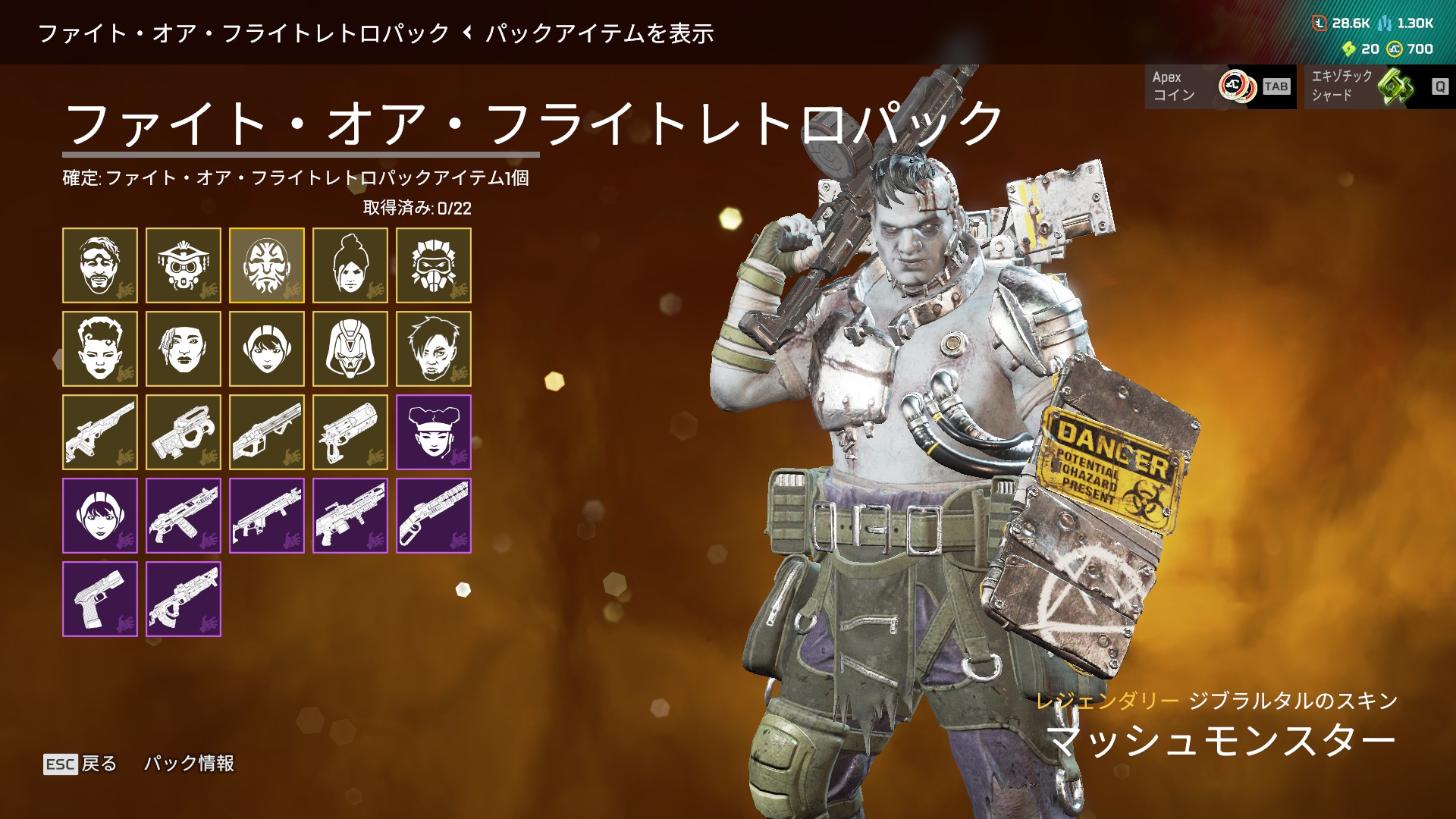This screenshot has width=1456, height=819.
Task: Show the Octane masked skin tile
Action: (x=434, y=265)
